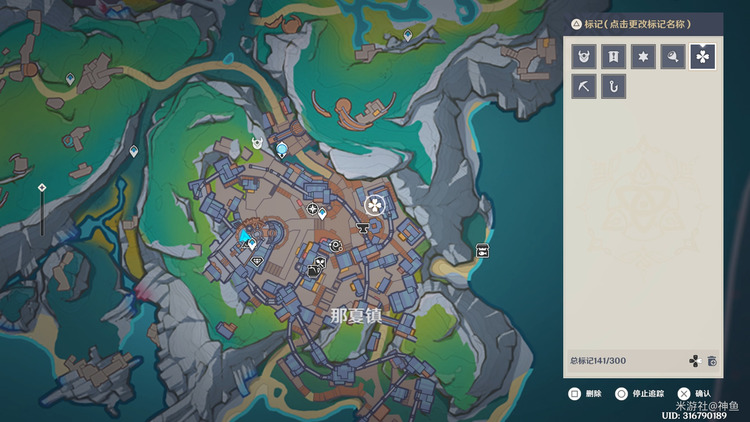Choose the fishing hook marker icon
The image size is (750, 422).
click(614, 87)
